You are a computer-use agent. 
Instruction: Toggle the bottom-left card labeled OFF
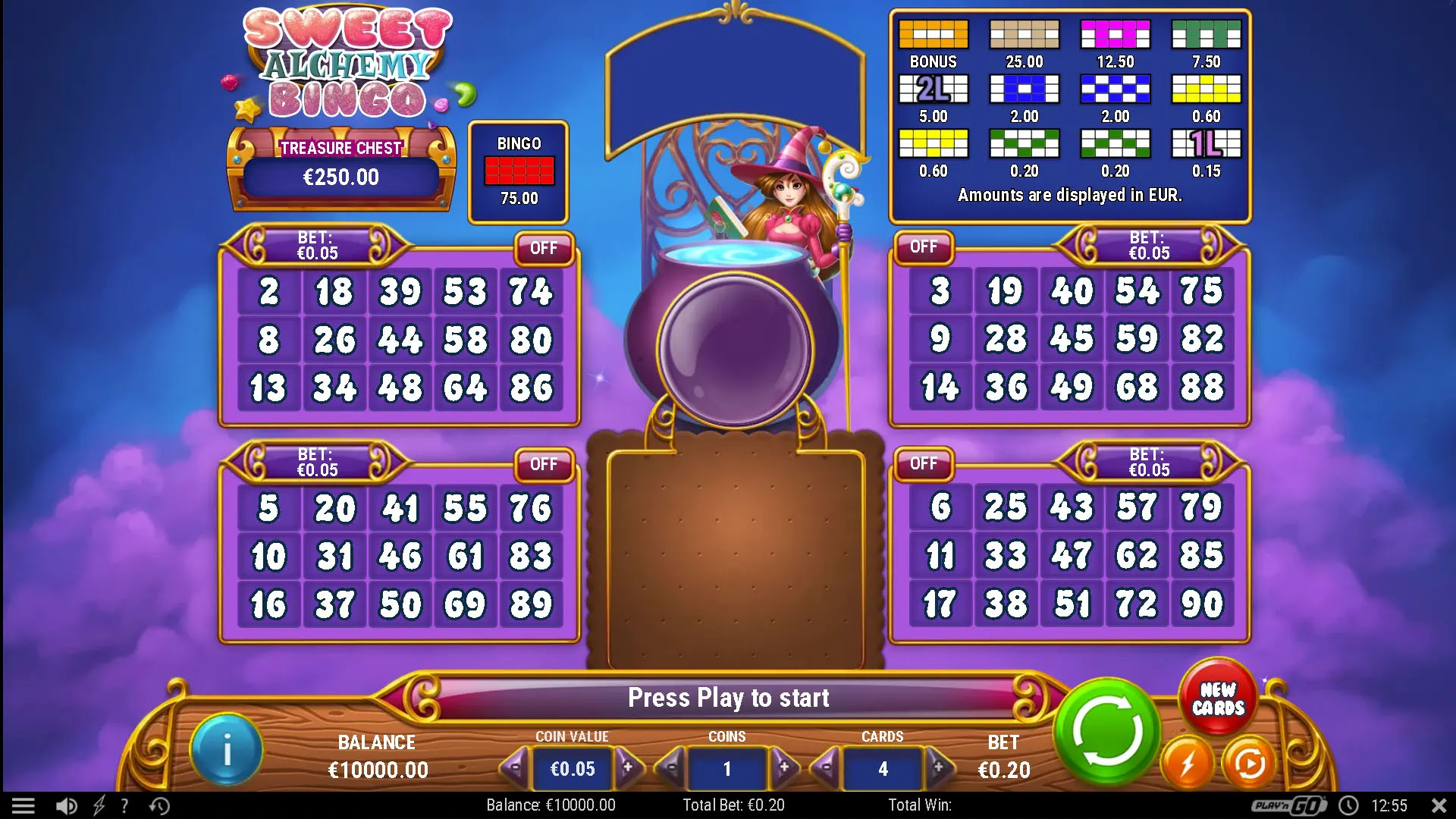click(x=545, y=464)
